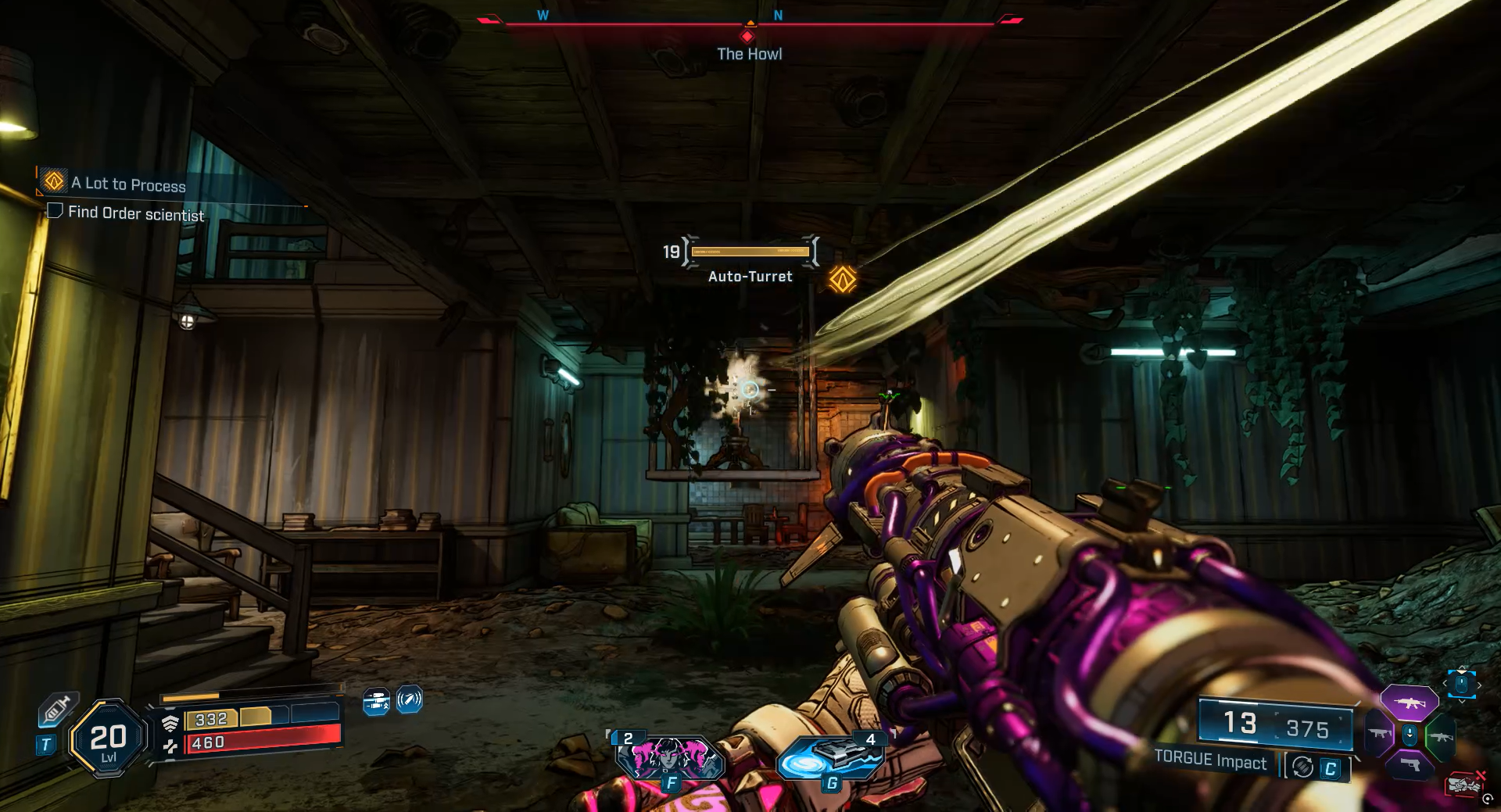Select the top purple assault rifle slot
Screen dimensions: 1501x812
coord(1409,703)
